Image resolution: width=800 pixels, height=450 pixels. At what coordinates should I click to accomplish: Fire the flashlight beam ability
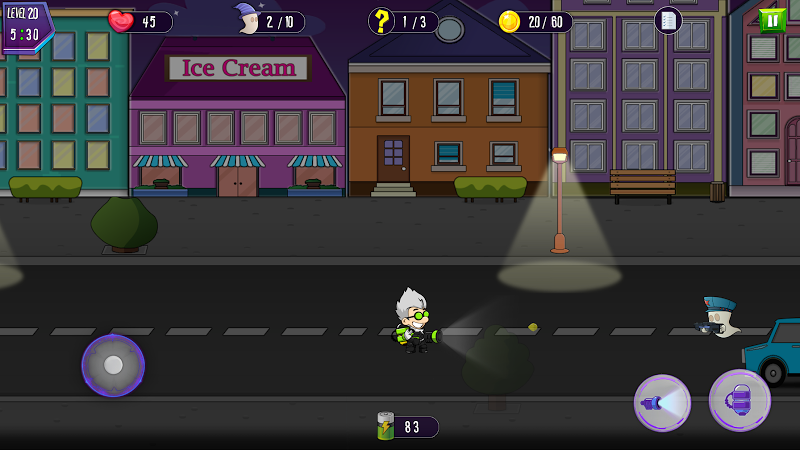click(662, 402)
